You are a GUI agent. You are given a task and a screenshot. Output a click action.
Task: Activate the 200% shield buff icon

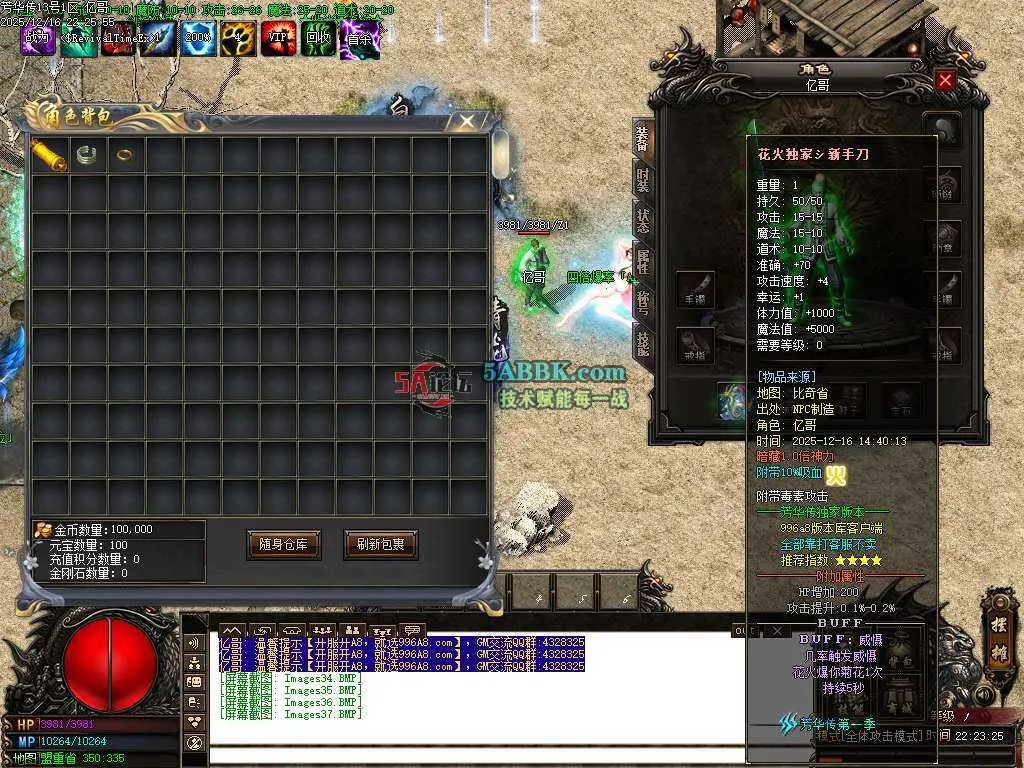pos(197,38)
